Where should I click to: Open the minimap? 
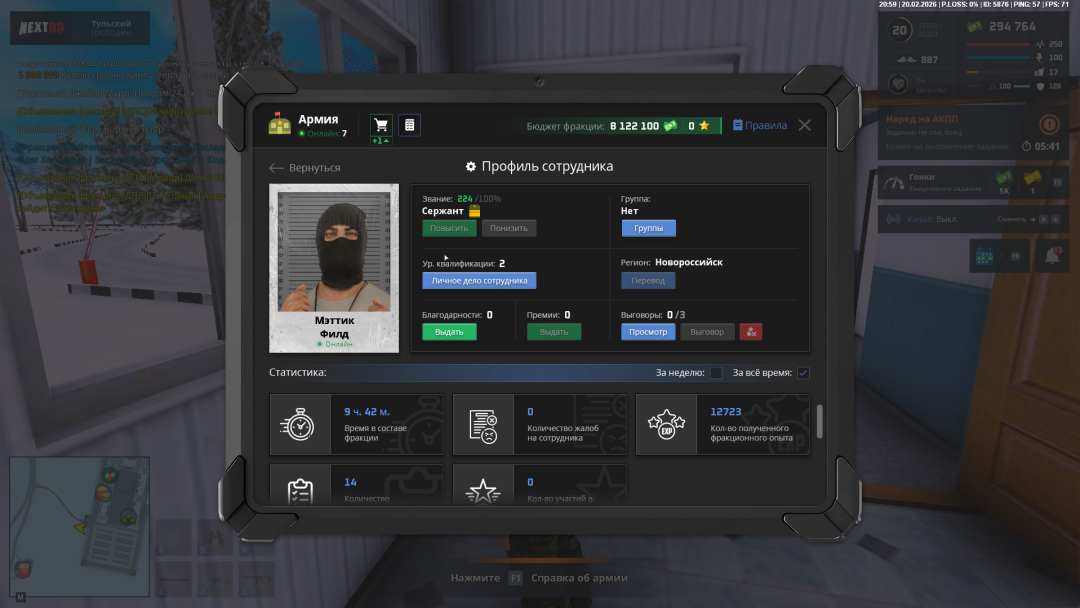[x=79, y=519]
